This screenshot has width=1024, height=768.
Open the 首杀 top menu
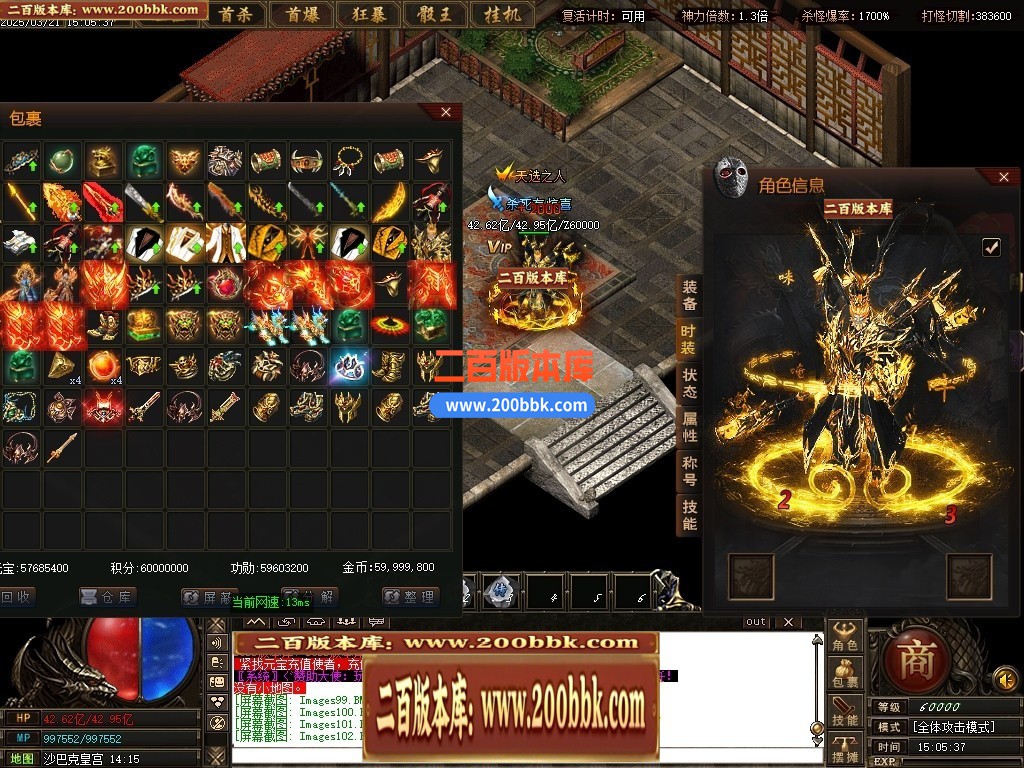pyautogui.click(x=235, y=14)
